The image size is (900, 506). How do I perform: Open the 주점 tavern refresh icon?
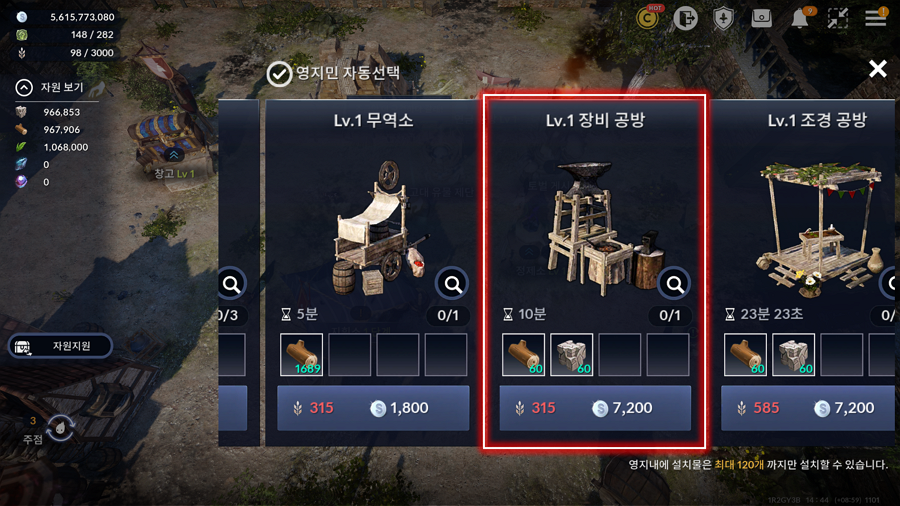pyautogui.click(x=59, y=428)
